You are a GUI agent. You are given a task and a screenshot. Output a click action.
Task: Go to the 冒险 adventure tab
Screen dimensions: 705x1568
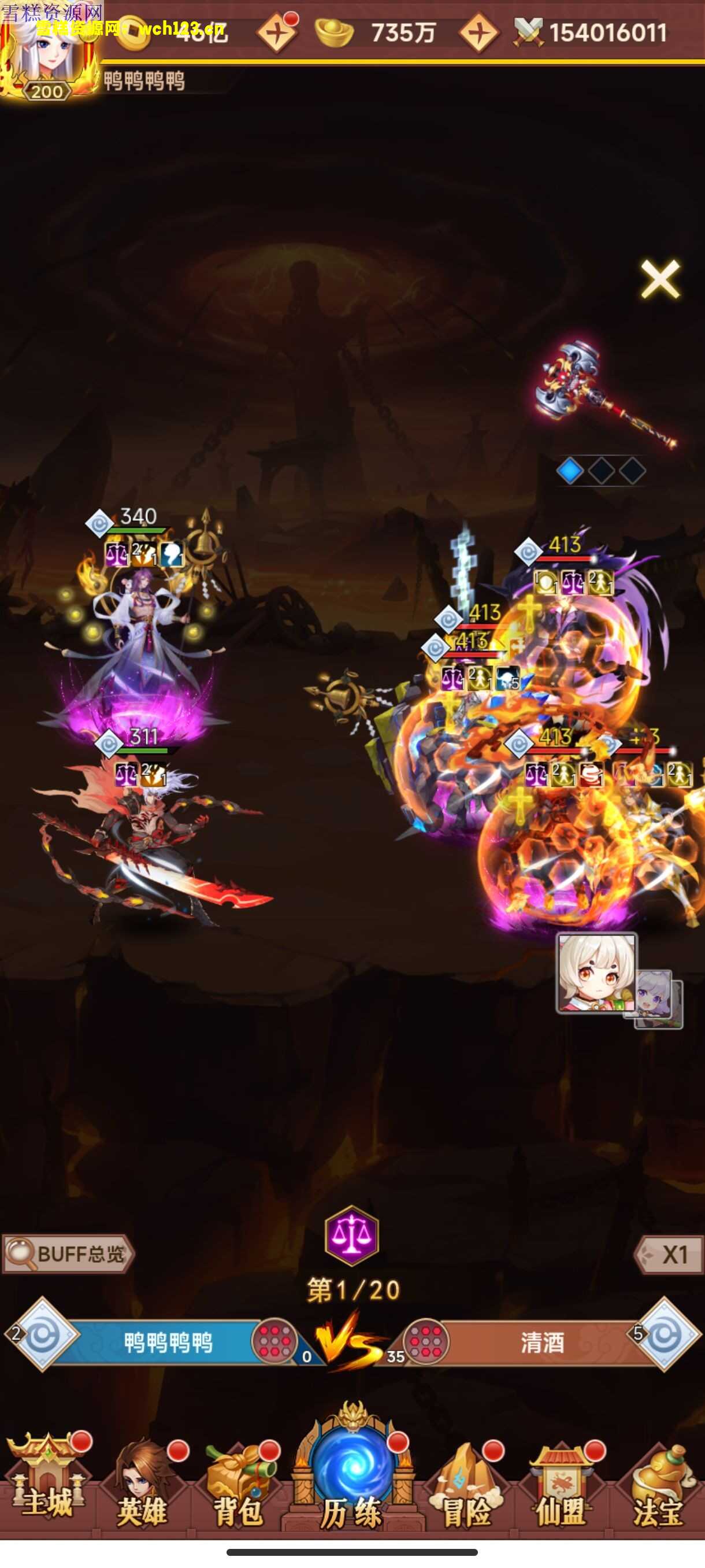pos(466,1485)
